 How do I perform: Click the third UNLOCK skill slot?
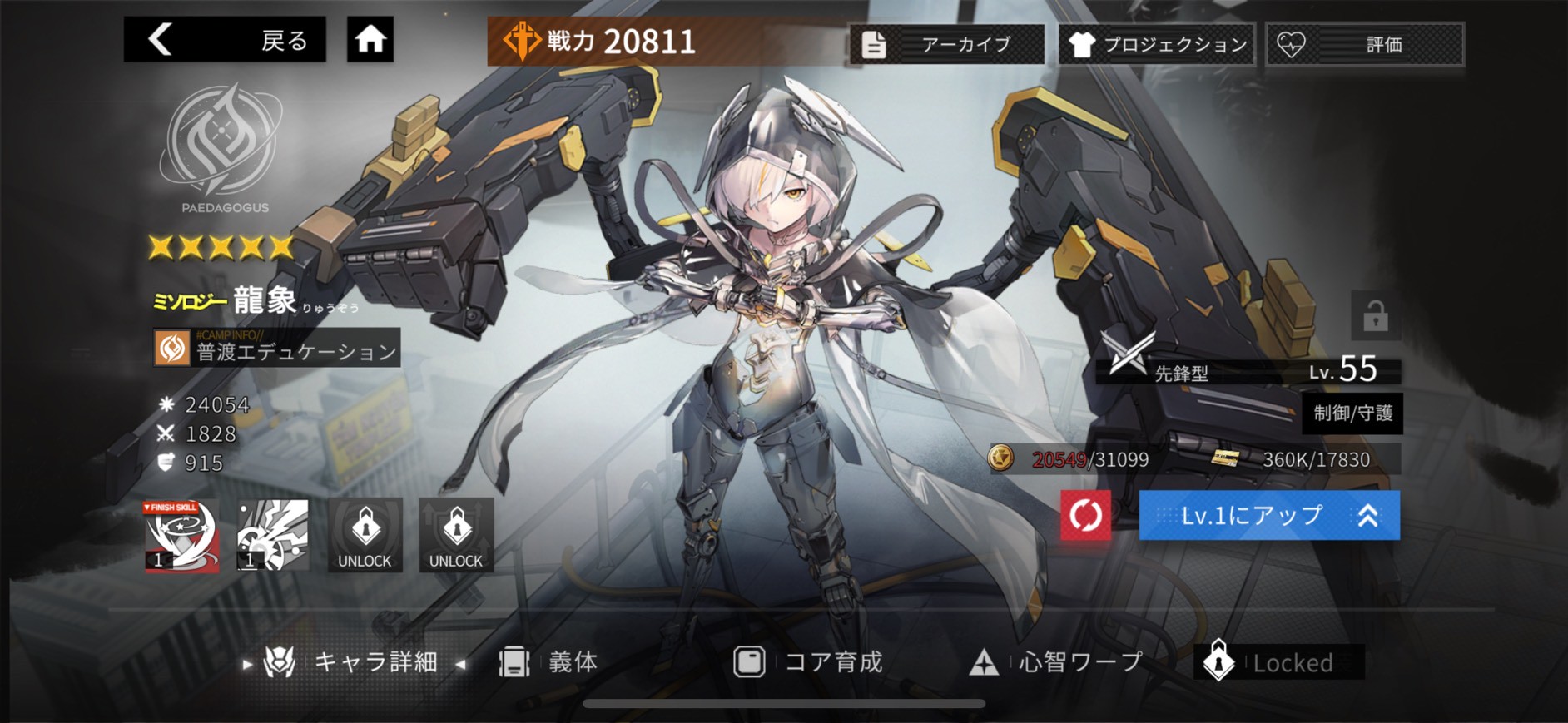(364, 536)
